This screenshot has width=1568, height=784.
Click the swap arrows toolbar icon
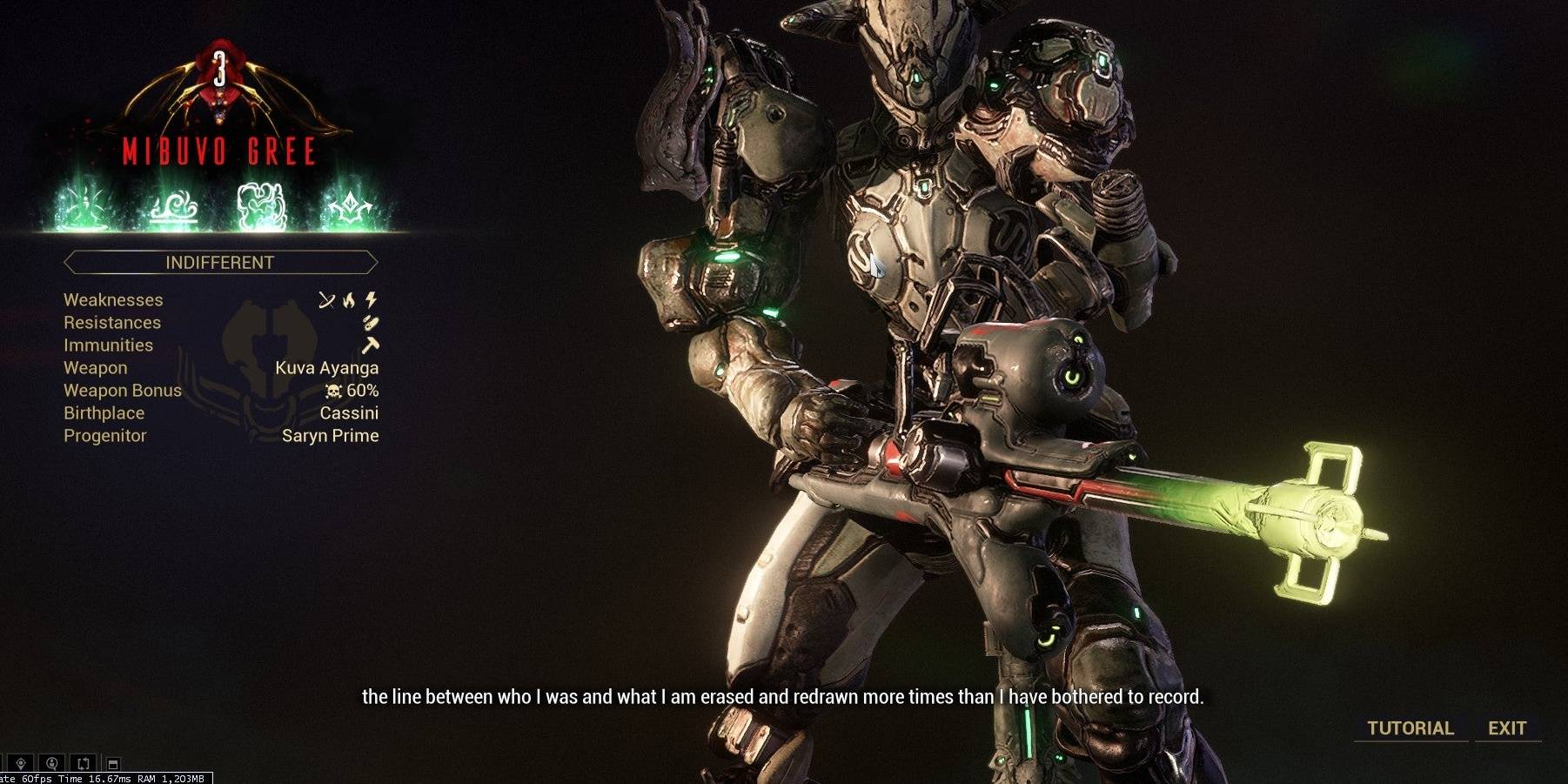[x=84, y=763]
